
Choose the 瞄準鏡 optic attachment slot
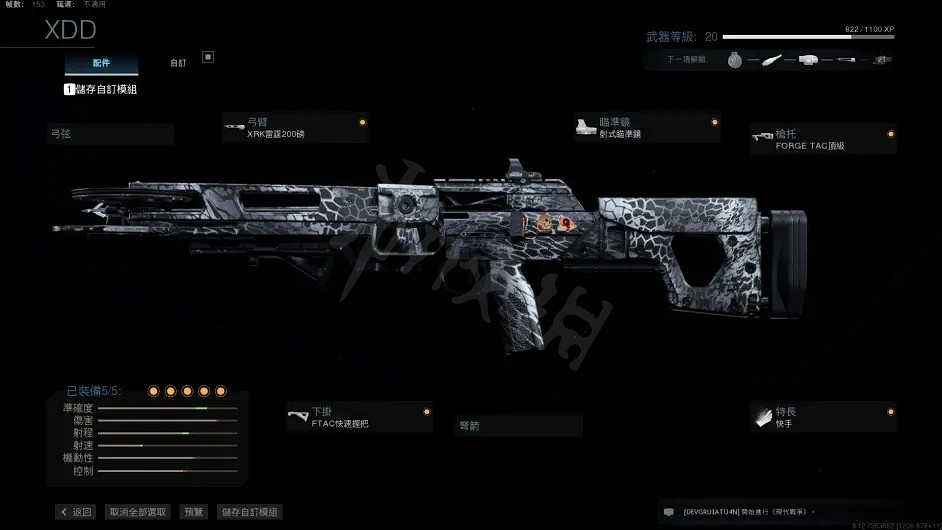point(647,128)
